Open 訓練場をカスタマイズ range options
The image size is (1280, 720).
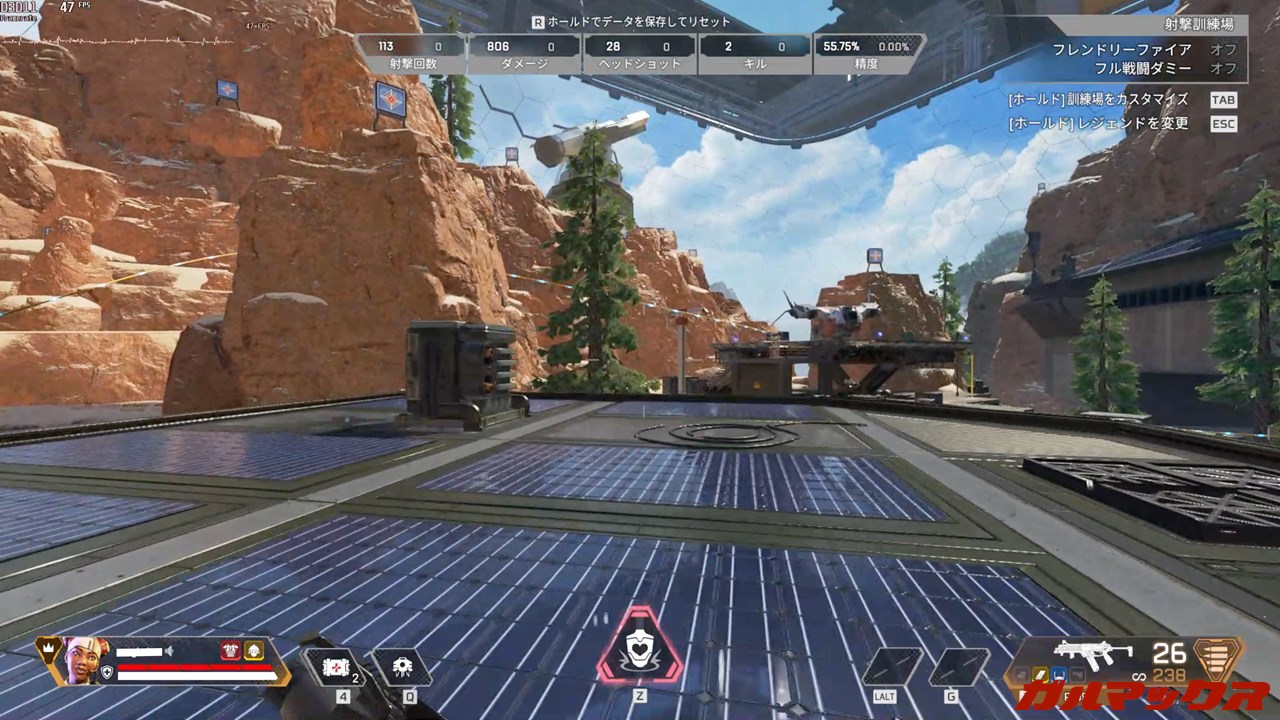[1223, 99]
